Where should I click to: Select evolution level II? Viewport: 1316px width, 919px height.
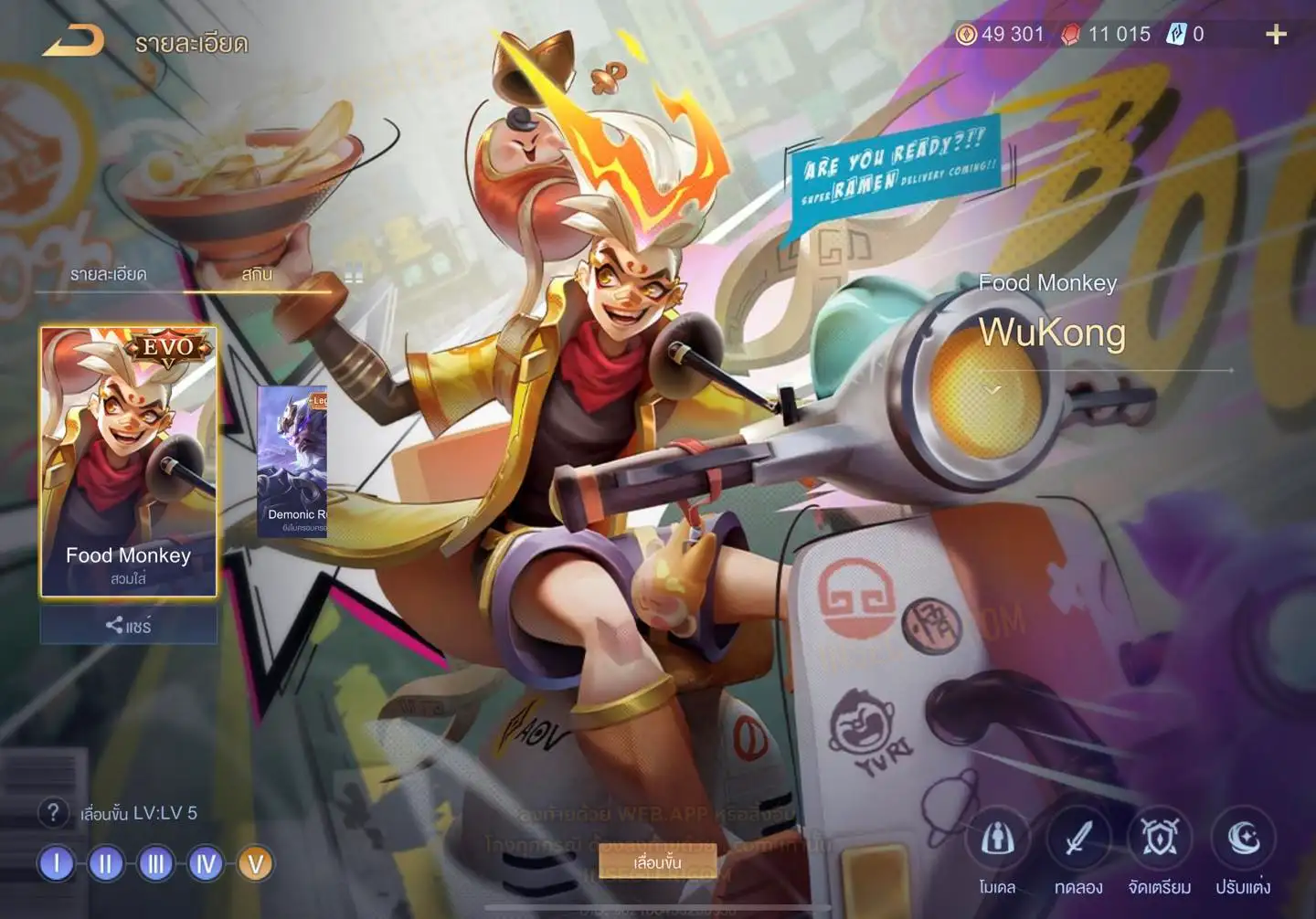(x=106, y=863)
